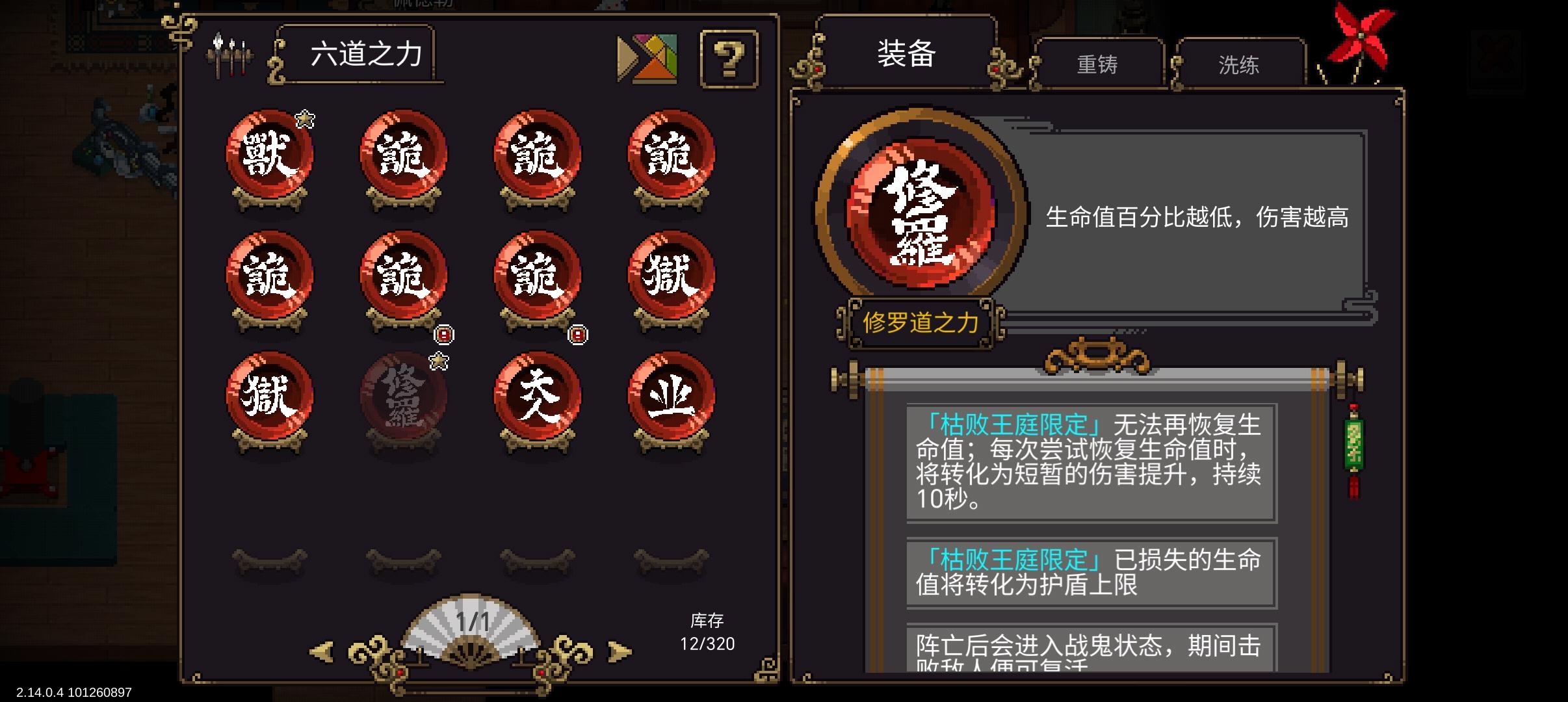Toggle the star above the equipped 修羅 orb
Viewport: 1568px width, 702px height.
[439, 361]
